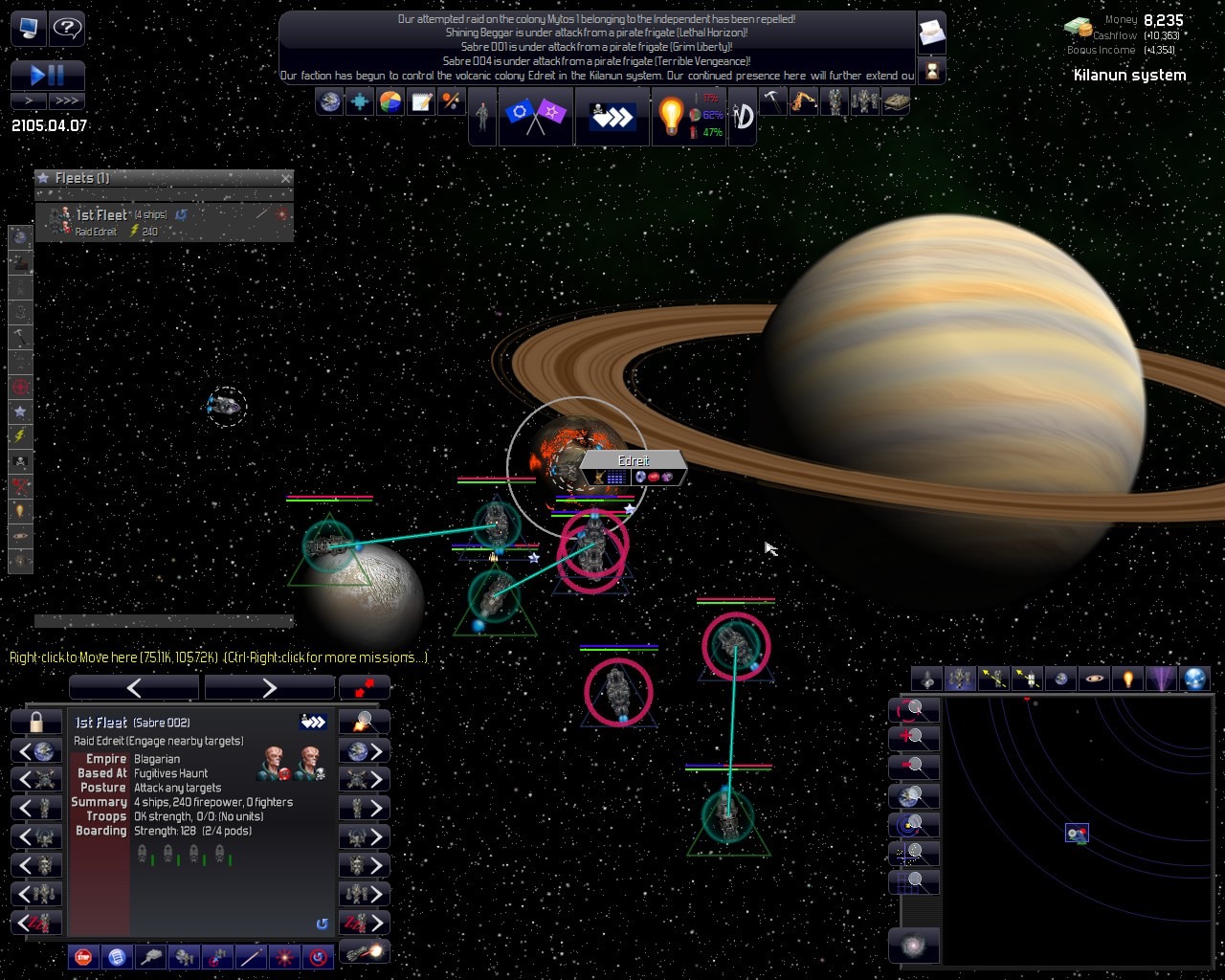Increase game speed with triple arrow button

tap(67, 100)
